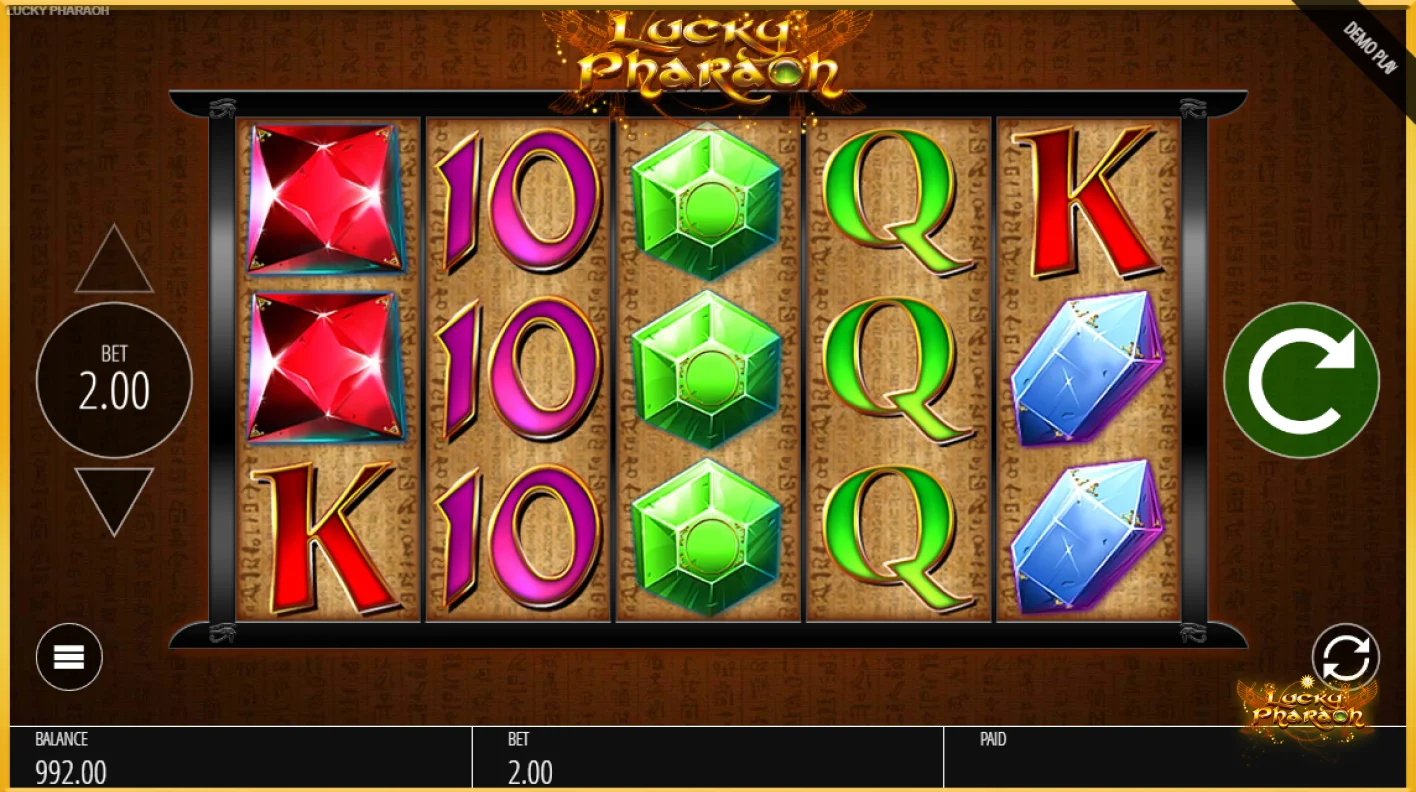The image size is (1416, 792).
Task: Select the red gem symbol on the first reel
Action: 324,200
